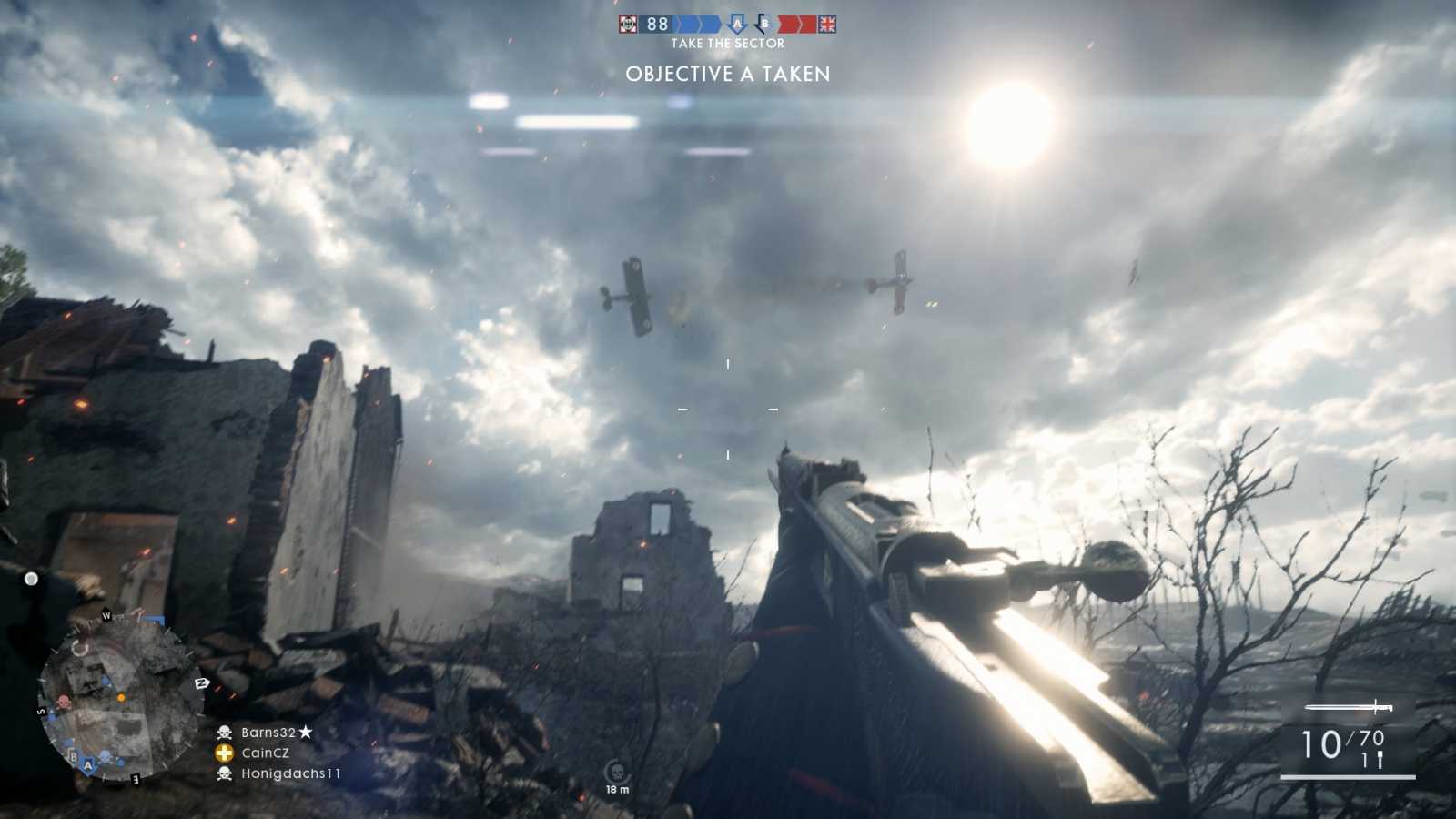Click the W compass marker on the minimap
Image resolution: width=1456 pixels, height=819 pixels.
(x=107, y=615)
